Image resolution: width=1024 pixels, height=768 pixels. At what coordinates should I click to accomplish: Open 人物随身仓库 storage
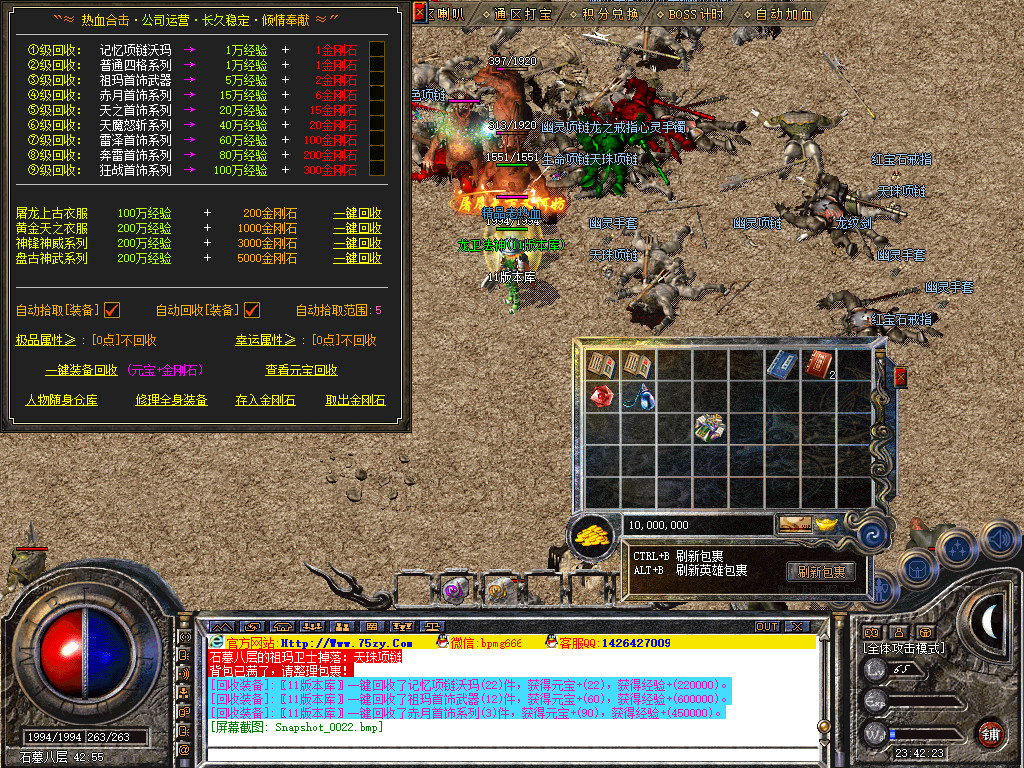point(61,400)
